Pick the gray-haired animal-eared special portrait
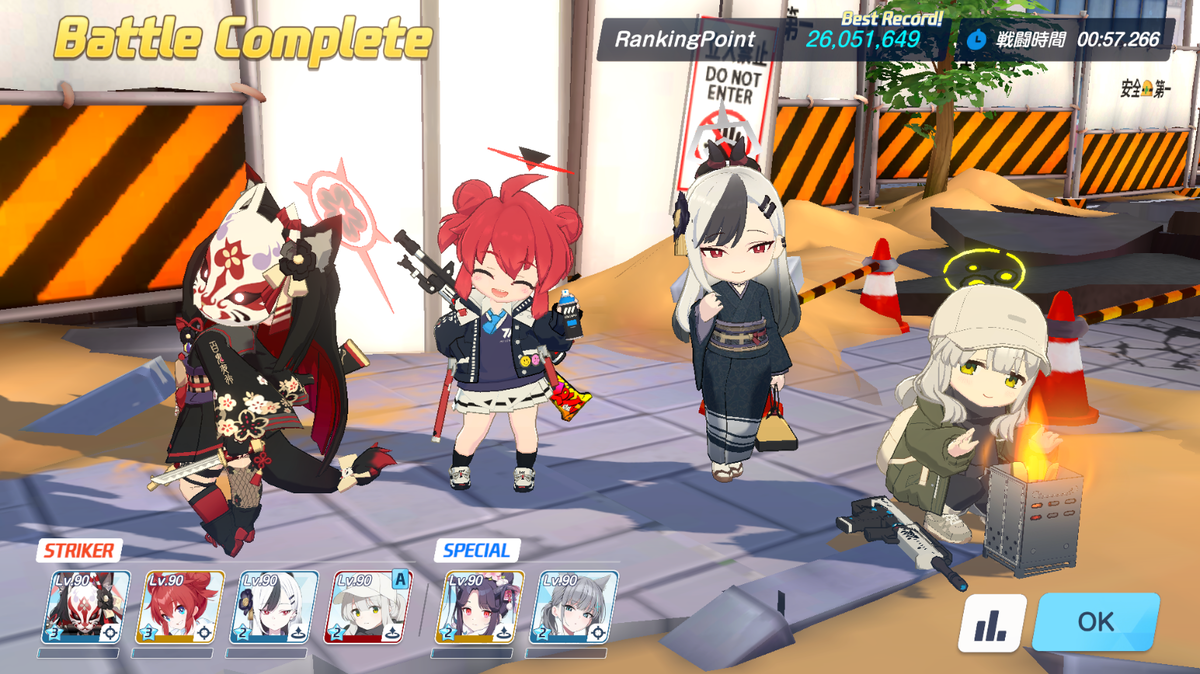1200x674 pixels. pos(574,607)
